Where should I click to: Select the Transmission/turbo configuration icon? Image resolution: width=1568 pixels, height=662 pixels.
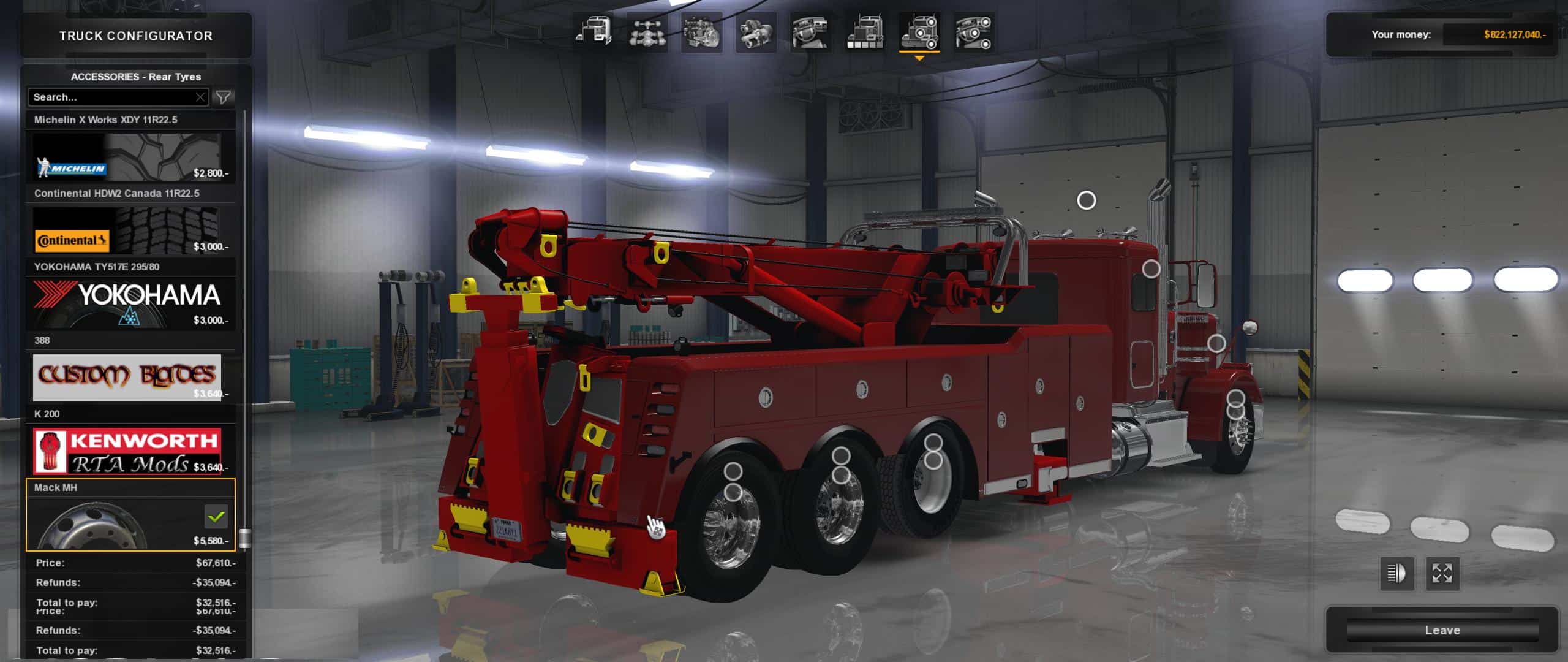click(758, 34)
